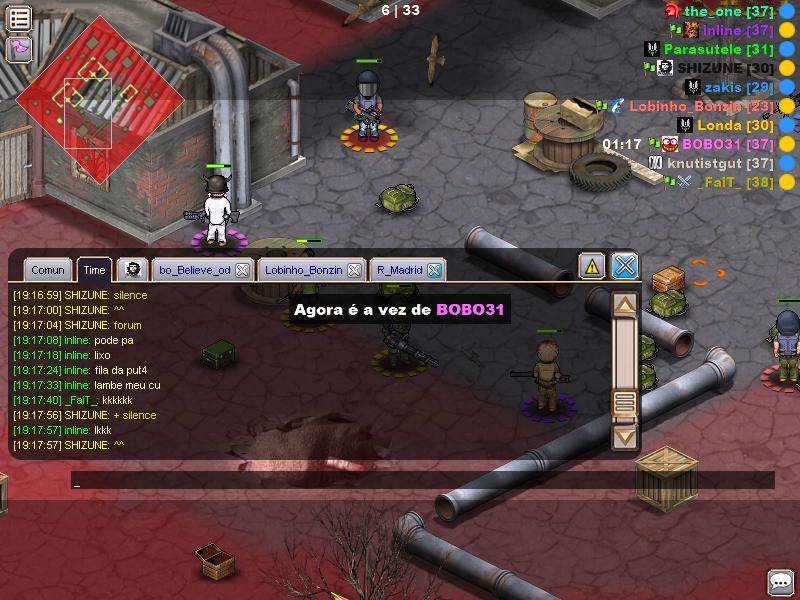Screen dimensions: 800x600
Task: Close the bo_Believe_od chat tab
Action: click(x=242, y=270)
